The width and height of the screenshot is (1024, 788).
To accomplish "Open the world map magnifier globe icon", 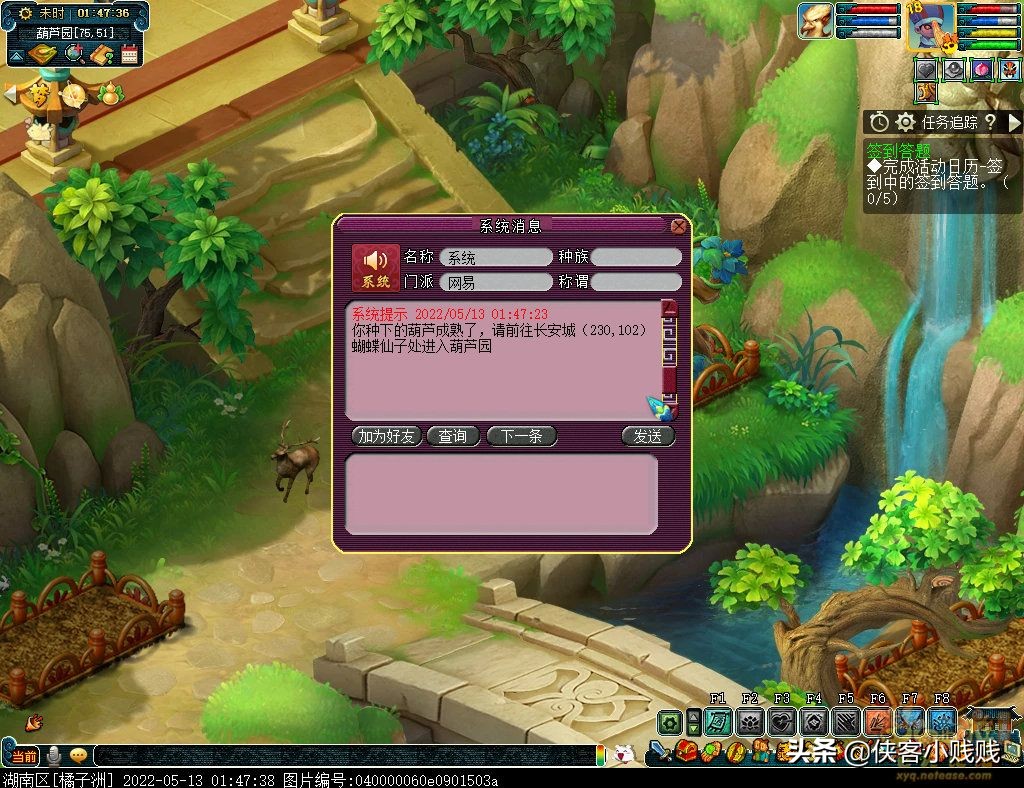I will 73,55.
